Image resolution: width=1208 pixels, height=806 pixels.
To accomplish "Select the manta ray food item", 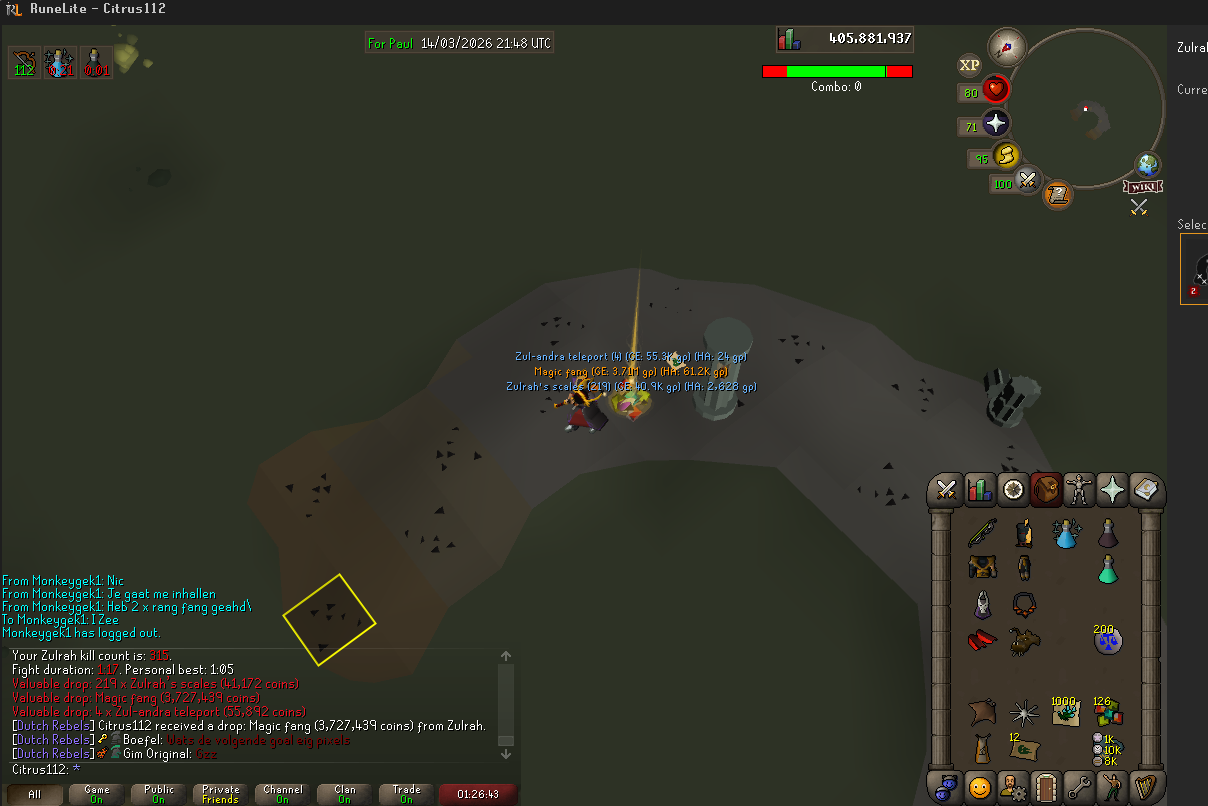I will click(x=981, y=712).
